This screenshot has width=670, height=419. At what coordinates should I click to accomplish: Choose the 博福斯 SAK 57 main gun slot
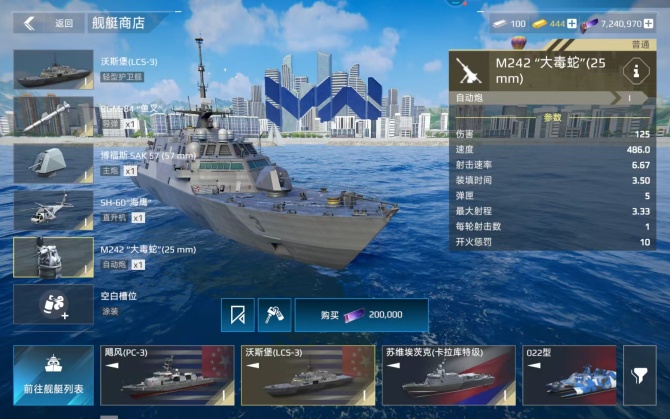(53, 162)
